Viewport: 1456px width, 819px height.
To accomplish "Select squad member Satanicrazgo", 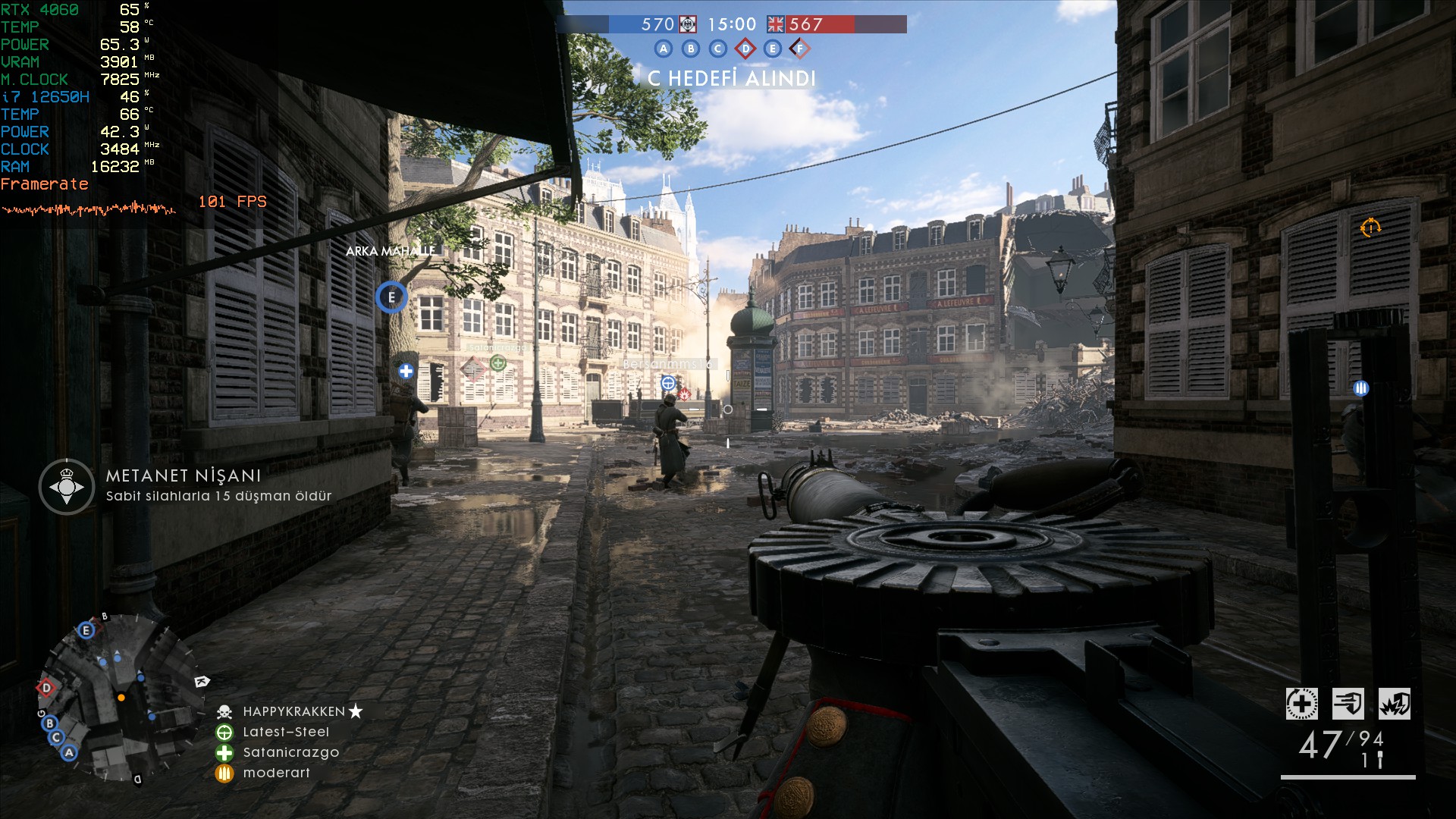I will tap(290, 752).
